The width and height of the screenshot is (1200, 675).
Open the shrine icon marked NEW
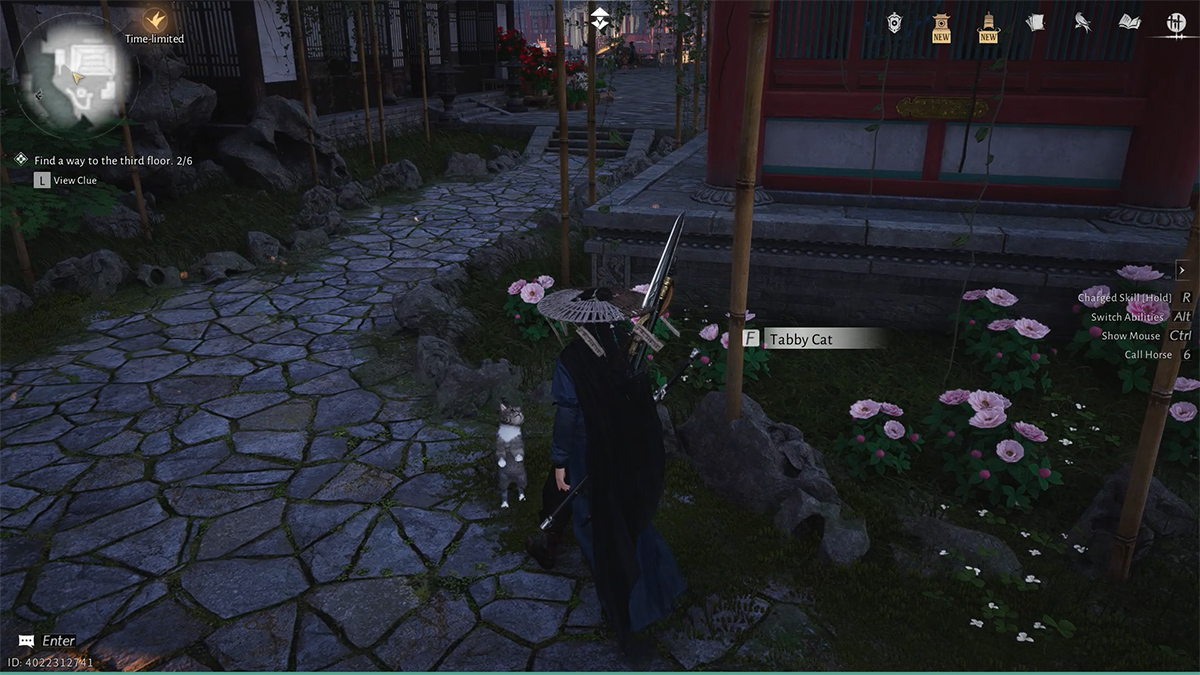click(x=941, y=24)
